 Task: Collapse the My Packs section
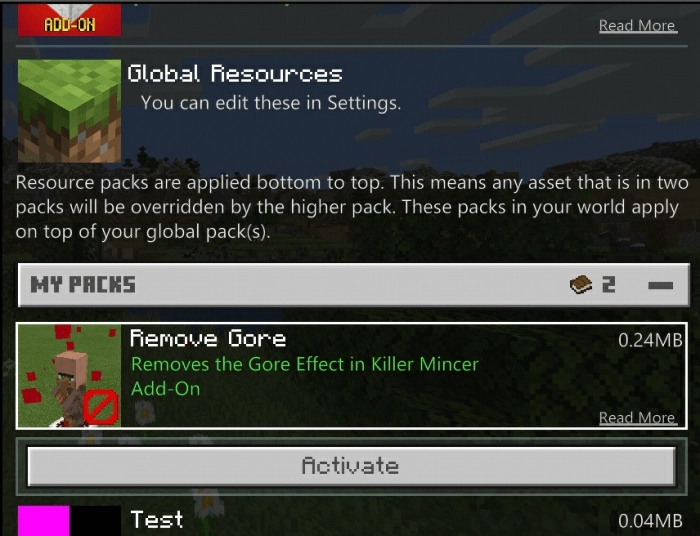pos(660,286)
